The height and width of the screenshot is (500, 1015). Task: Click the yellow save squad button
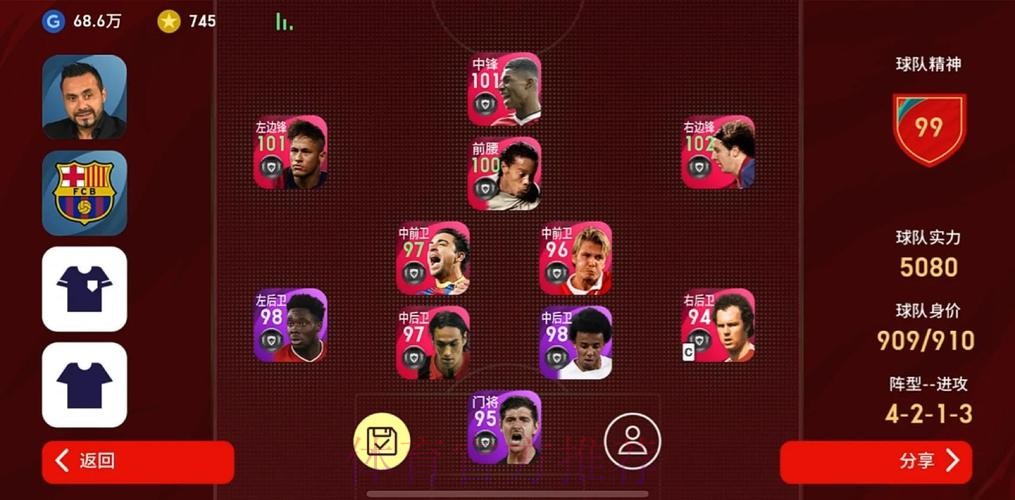[x=382, y=440]
